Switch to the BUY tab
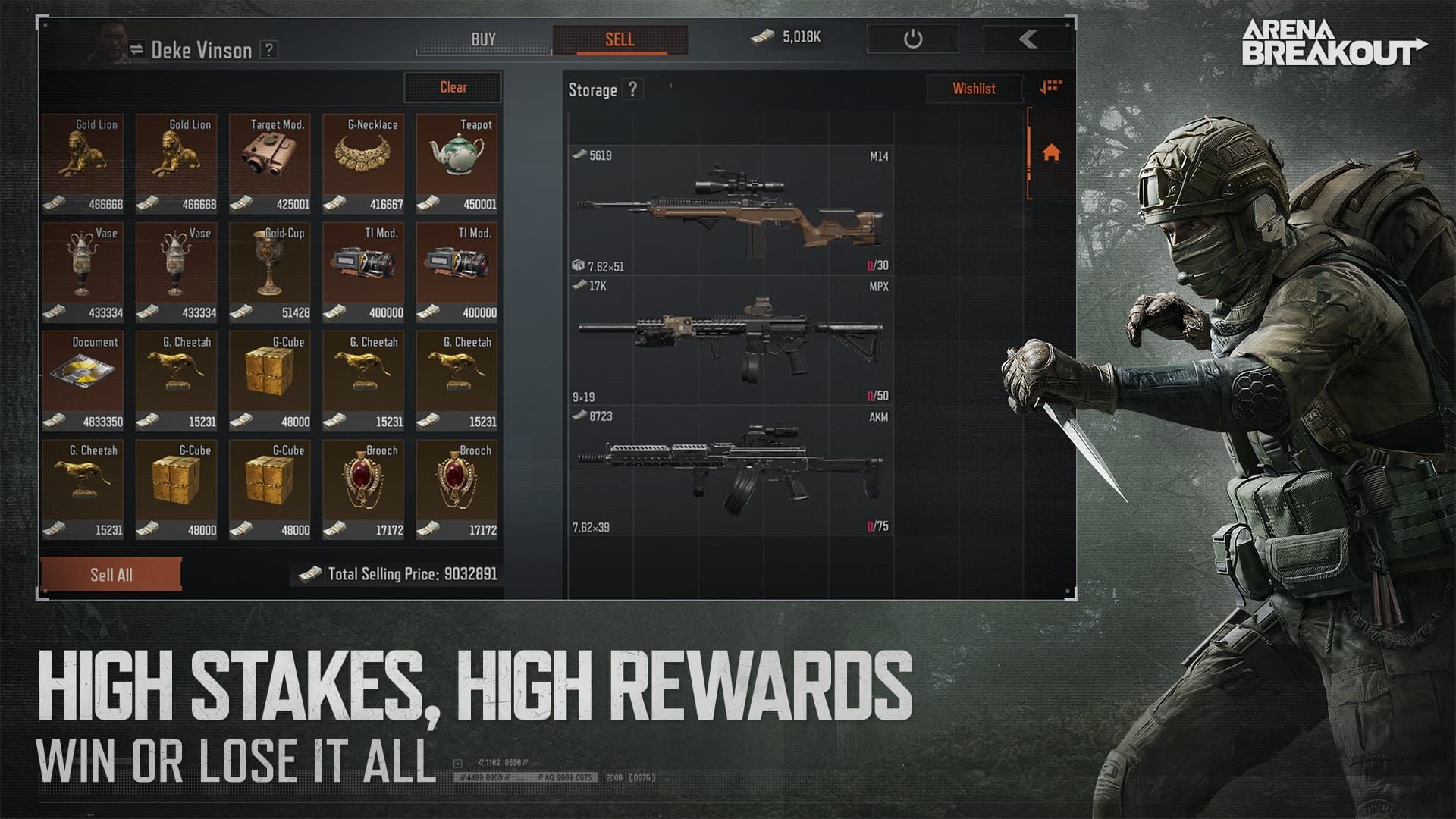 (483, 36)
